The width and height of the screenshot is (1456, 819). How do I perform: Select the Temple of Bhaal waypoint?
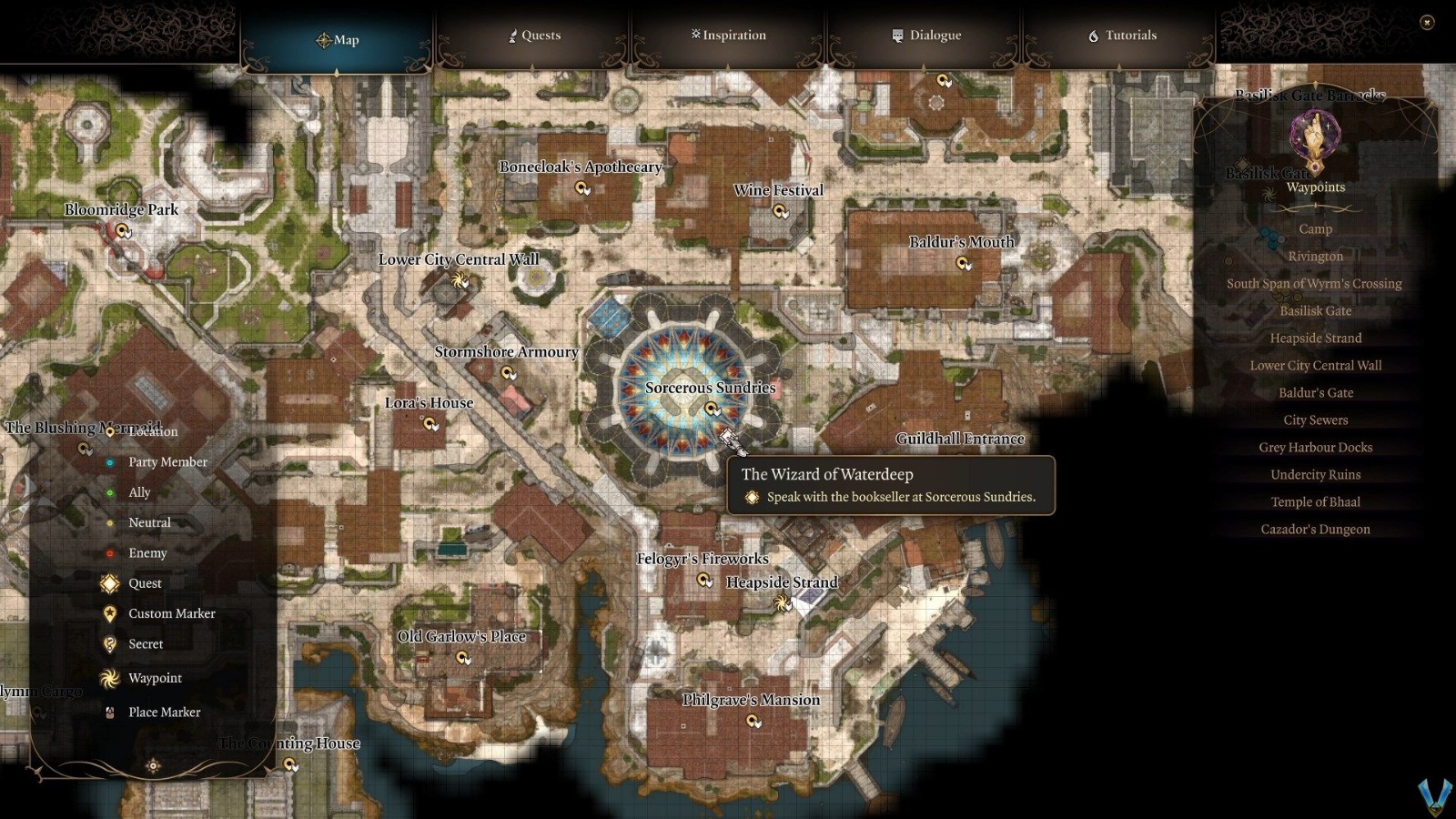coord(1316,501)
